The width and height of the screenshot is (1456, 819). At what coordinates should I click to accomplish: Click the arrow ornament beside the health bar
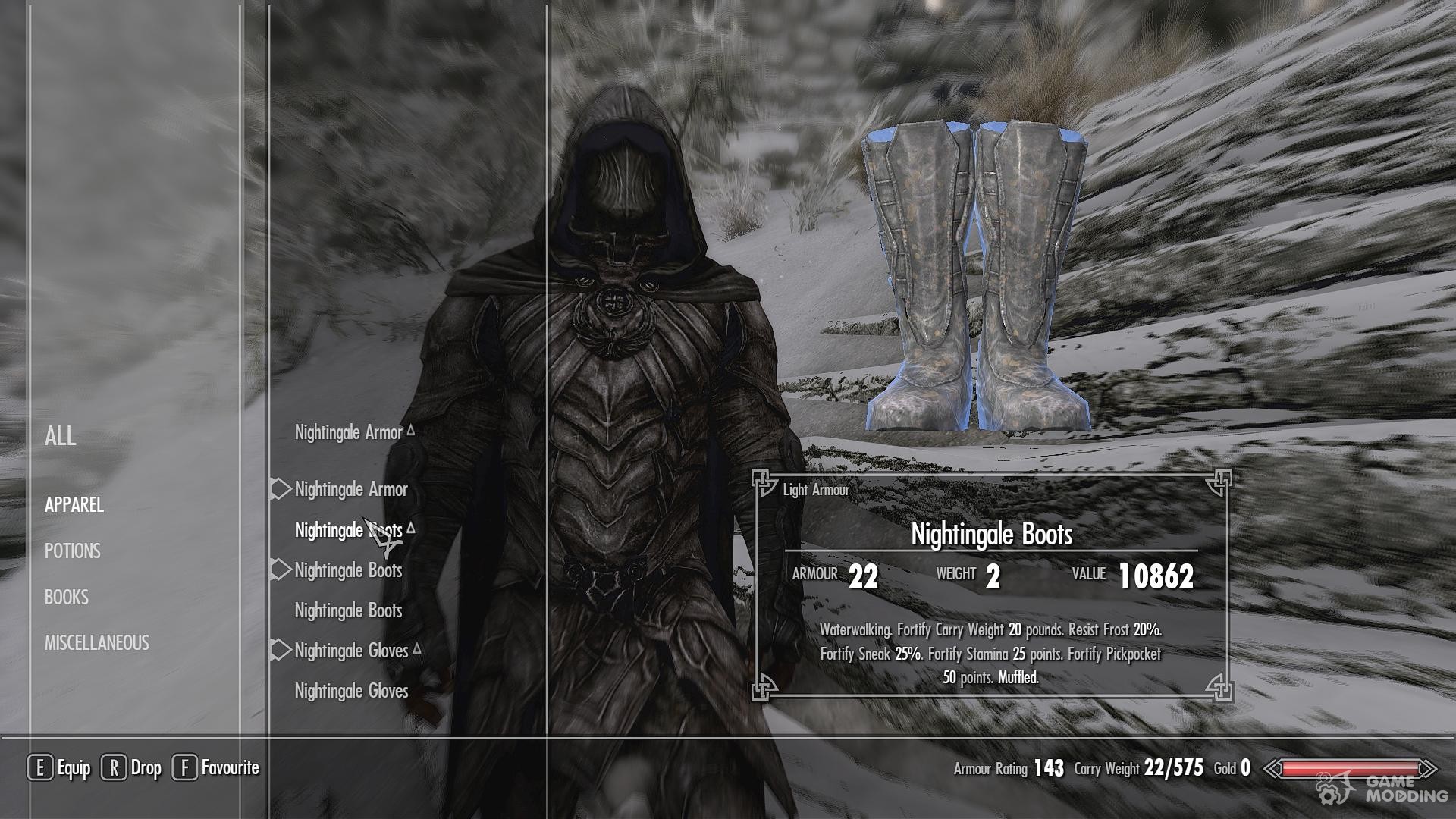[1273, 768]
